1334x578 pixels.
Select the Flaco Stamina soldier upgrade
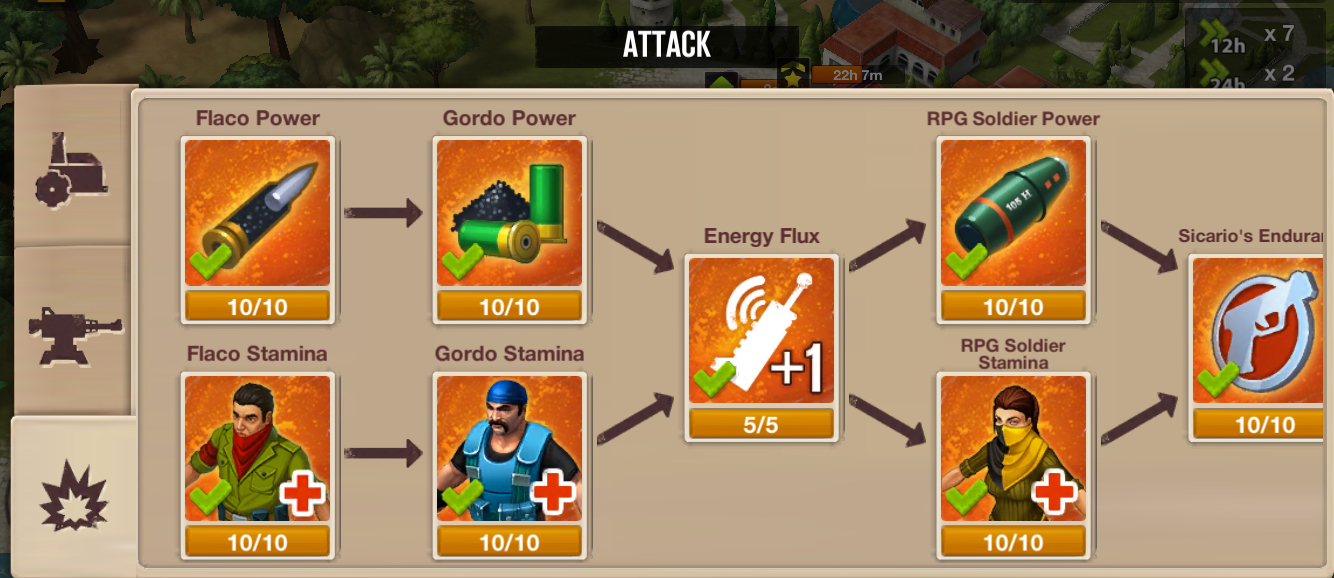[258, 449]
